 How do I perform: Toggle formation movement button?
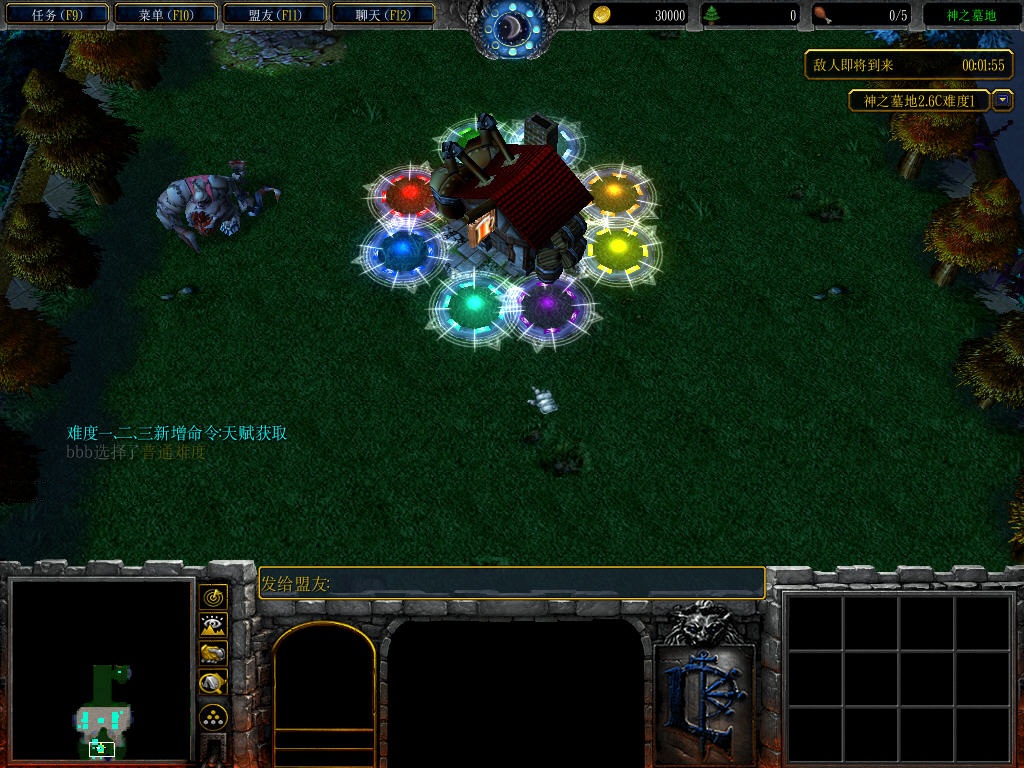213,716
